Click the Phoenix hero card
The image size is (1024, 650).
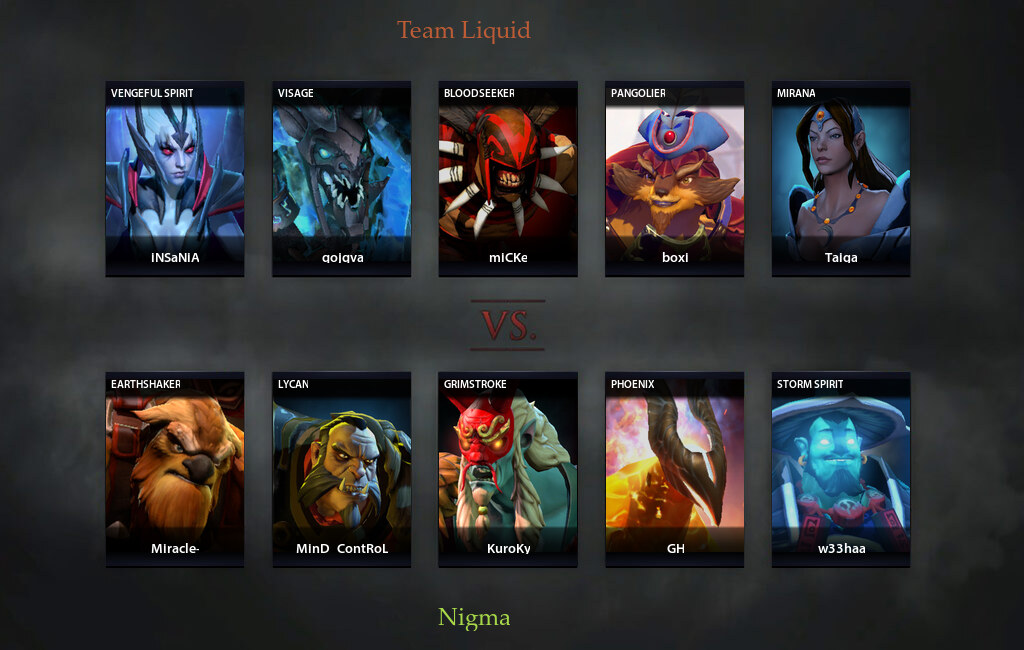[674, 469]
